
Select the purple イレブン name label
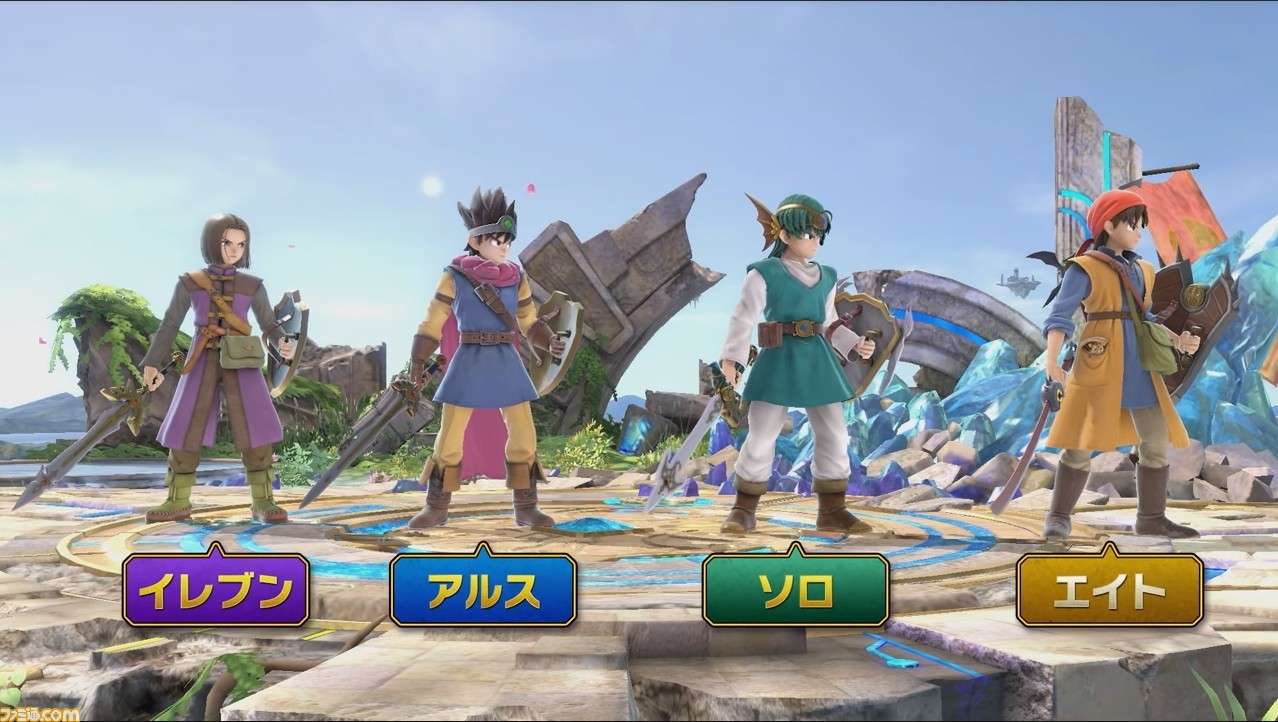pyautogui.click(x=215, y=590)
